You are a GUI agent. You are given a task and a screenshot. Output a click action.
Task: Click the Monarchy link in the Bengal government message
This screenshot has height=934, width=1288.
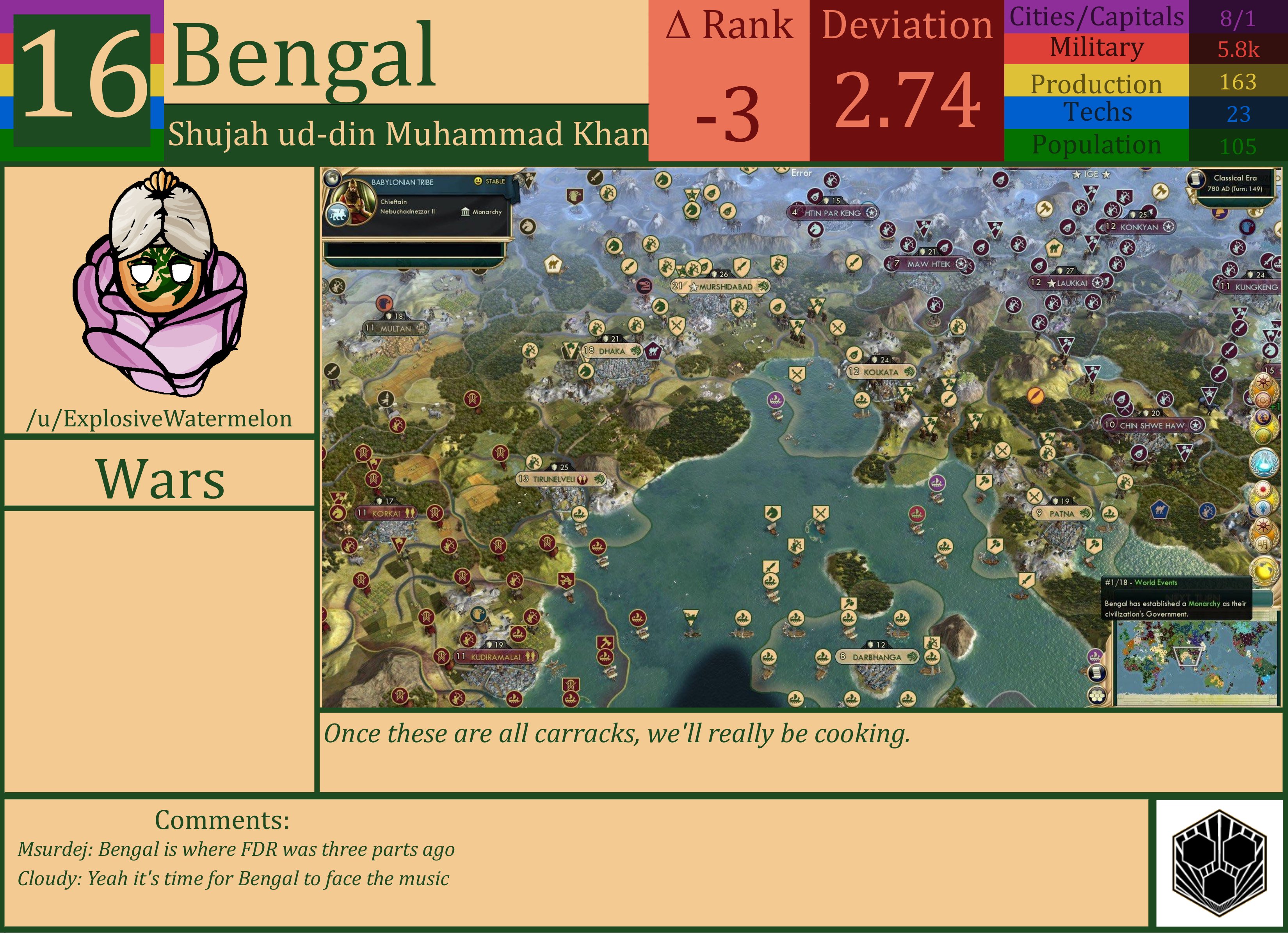coord(1204,604)
